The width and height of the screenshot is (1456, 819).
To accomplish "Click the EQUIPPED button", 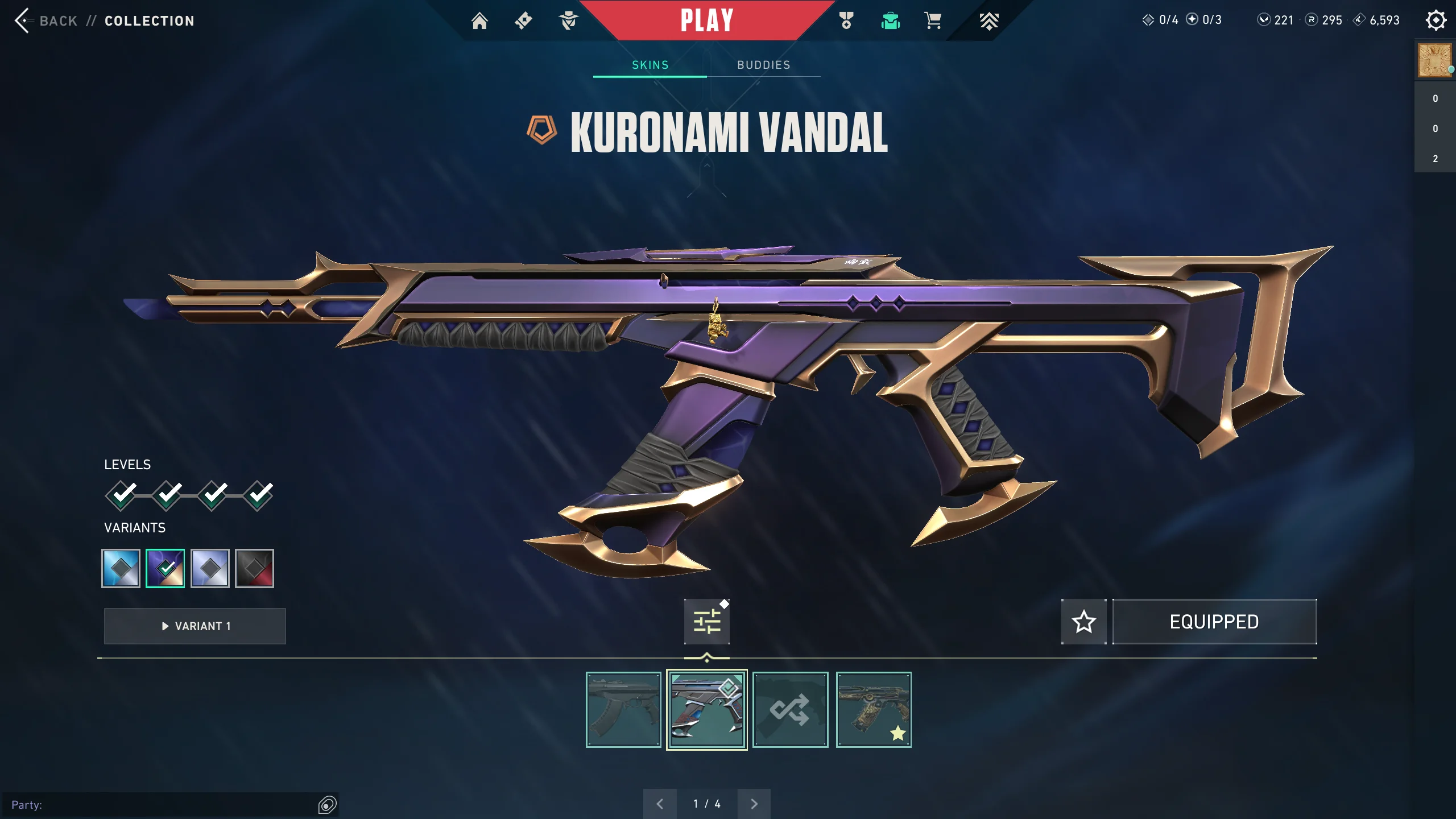I will pyautogui.click(x=1214, y=622).
